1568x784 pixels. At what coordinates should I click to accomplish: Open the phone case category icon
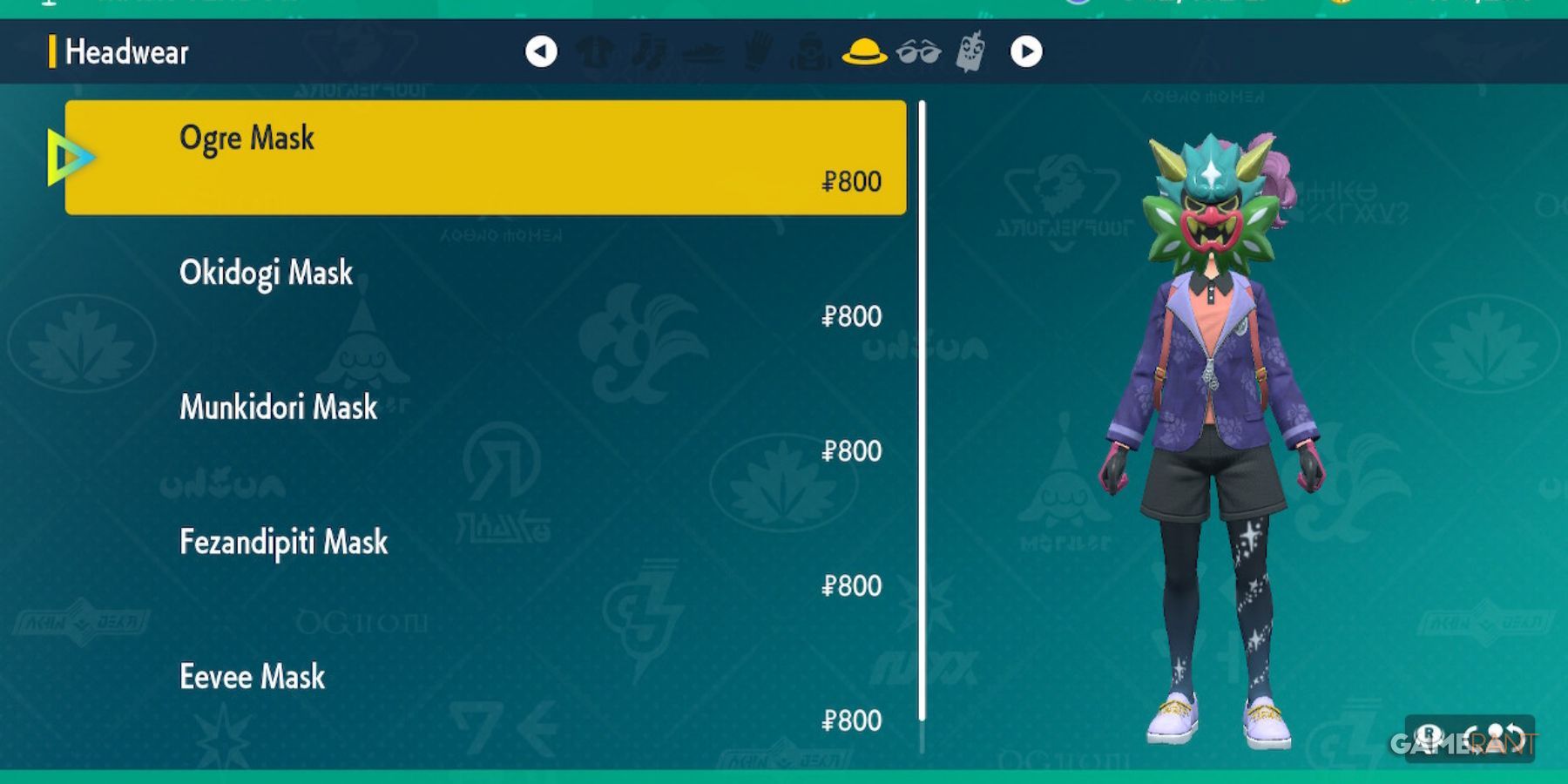click(x=970, y=51)
